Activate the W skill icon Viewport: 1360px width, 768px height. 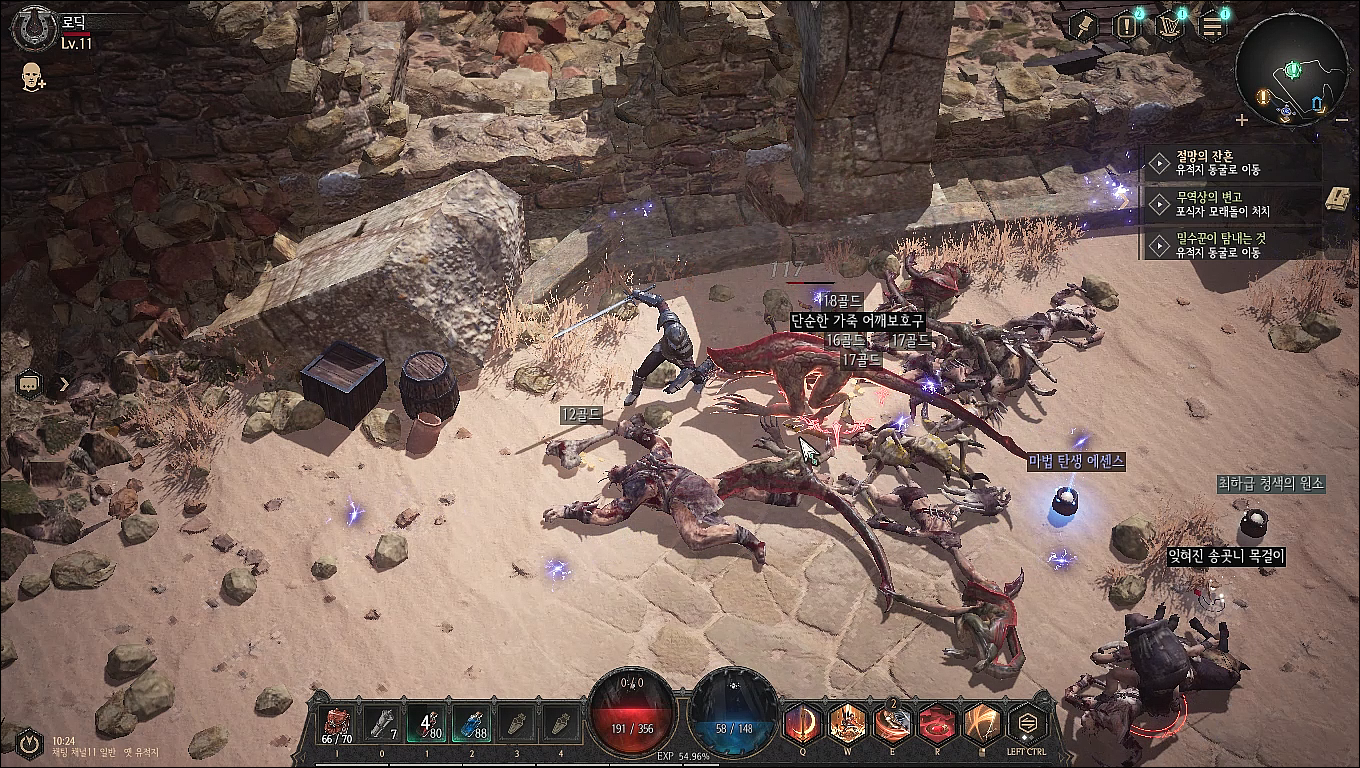point(848,722)
